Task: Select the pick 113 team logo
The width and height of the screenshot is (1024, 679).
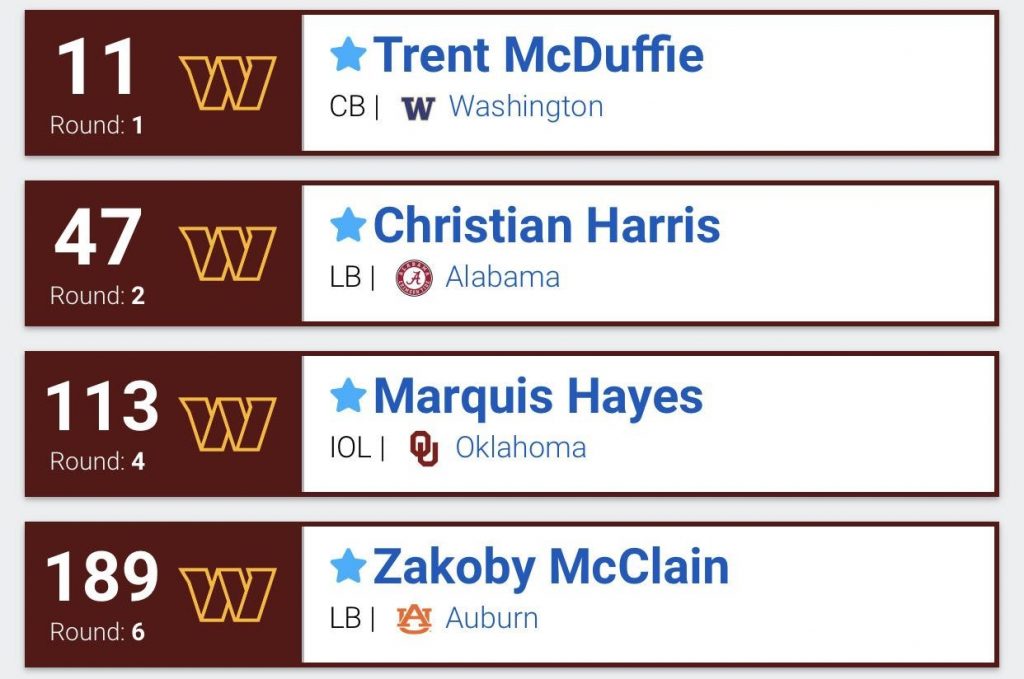Action: (227, 423)
